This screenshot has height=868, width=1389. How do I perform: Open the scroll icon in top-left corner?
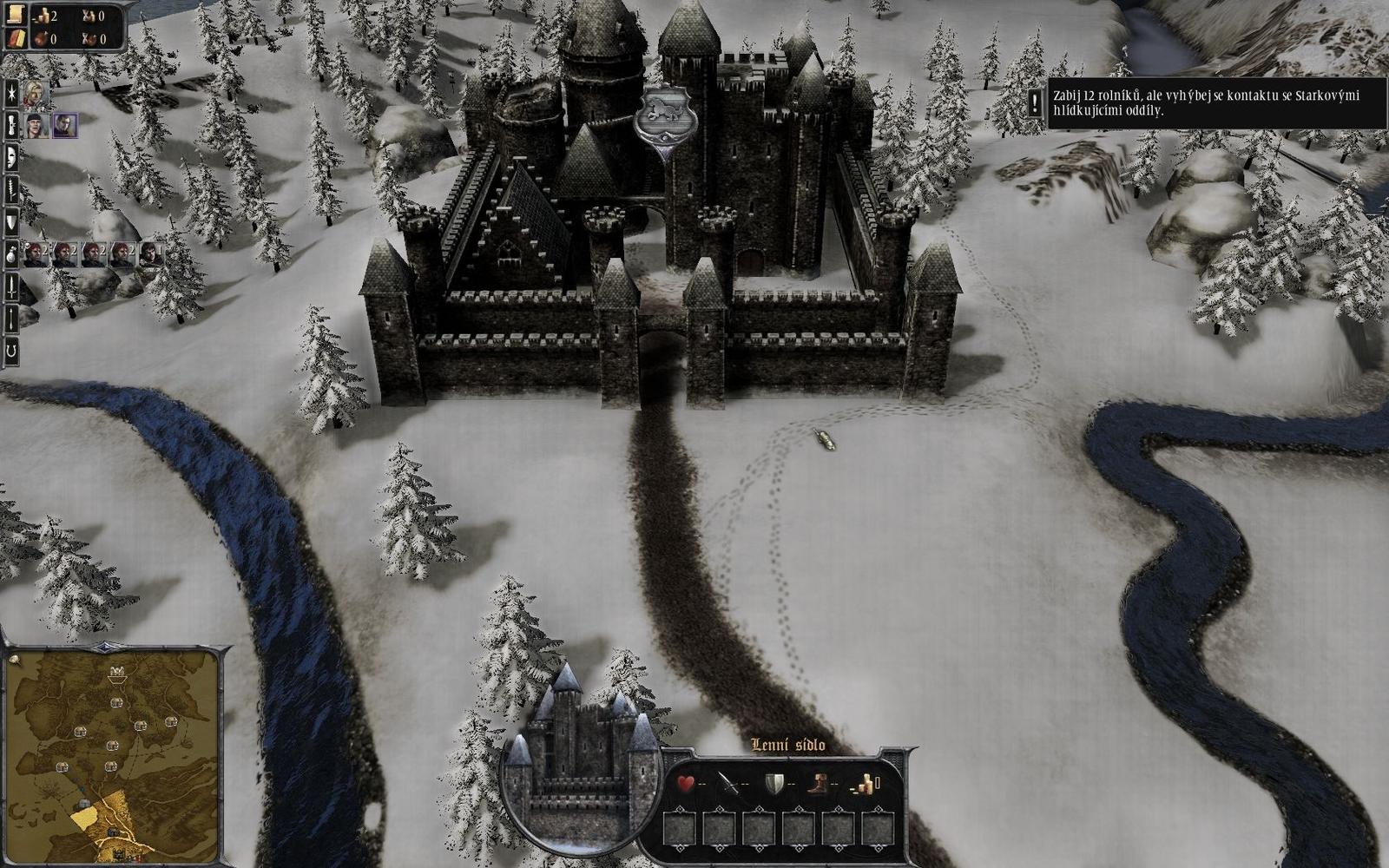tap(15, 14)
